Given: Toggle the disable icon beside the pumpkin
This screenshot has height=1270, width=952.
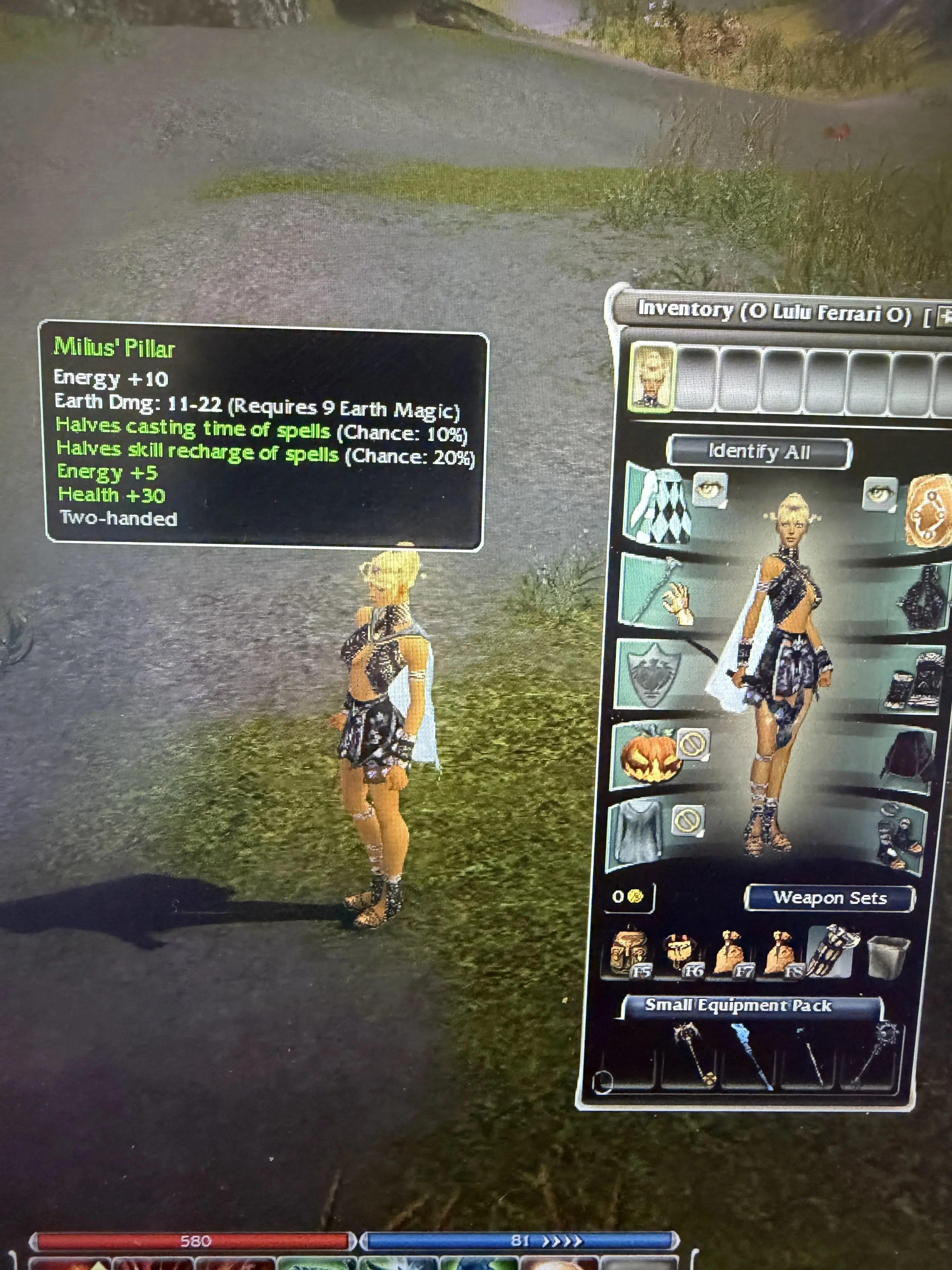Looking at the screenshot, I should tap(693, 745).
